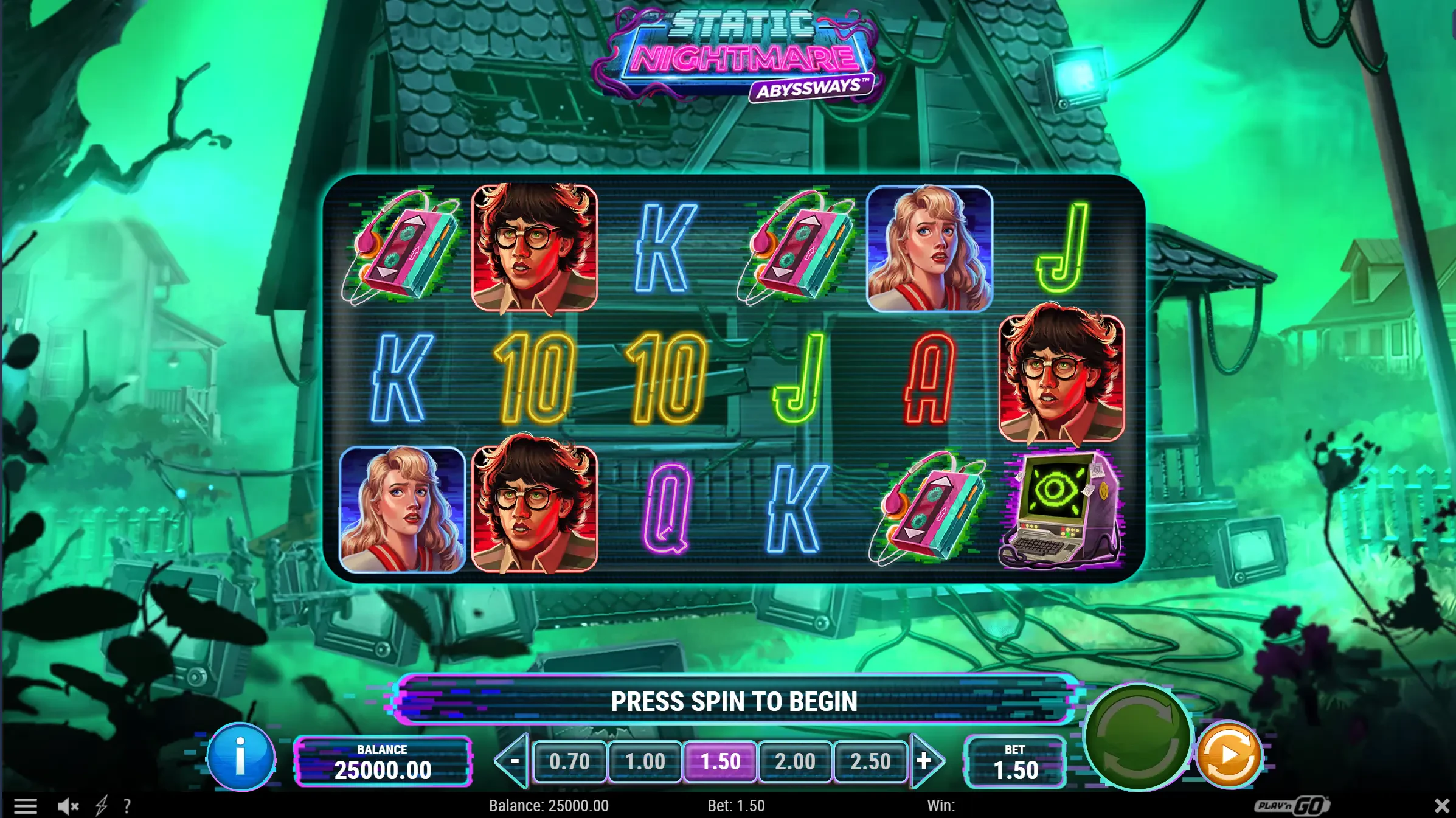Decrease bet with the minus arrow
The height and width of the screenshot is (818, 1456).
513,761
